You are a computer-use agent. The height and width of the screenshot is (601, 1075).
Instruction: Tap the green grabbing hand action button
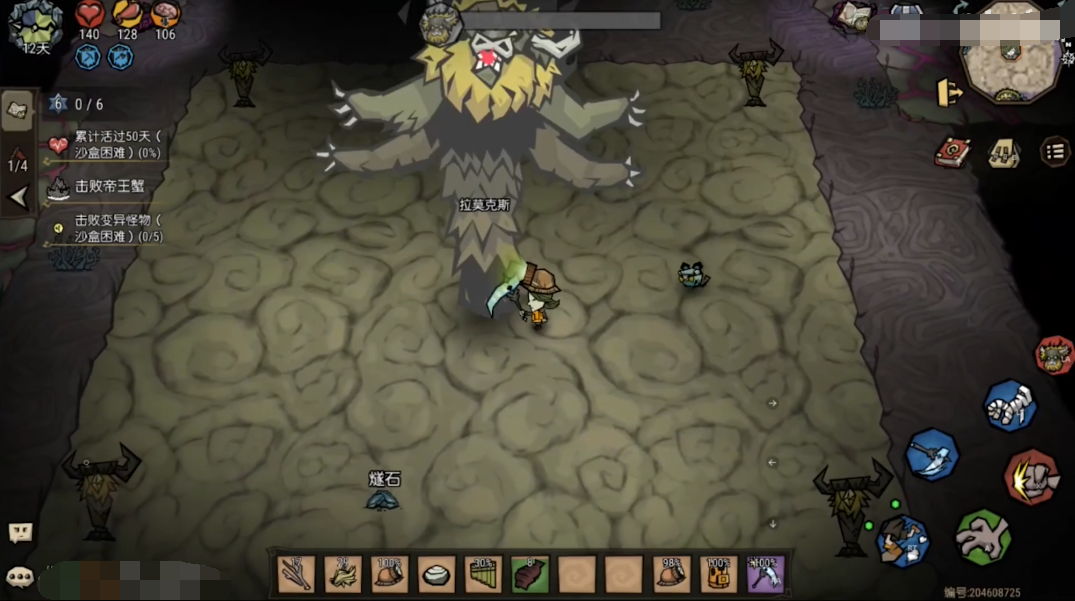coord(982,536)
